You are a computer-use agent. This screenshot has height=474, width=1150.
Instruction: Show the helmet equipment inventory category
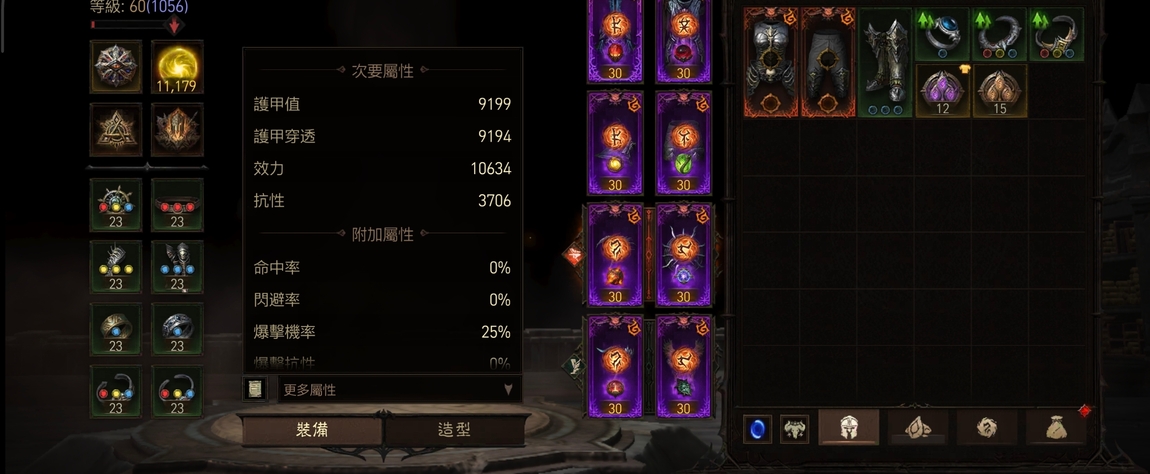pyautogui.click(x=849, y=428)
